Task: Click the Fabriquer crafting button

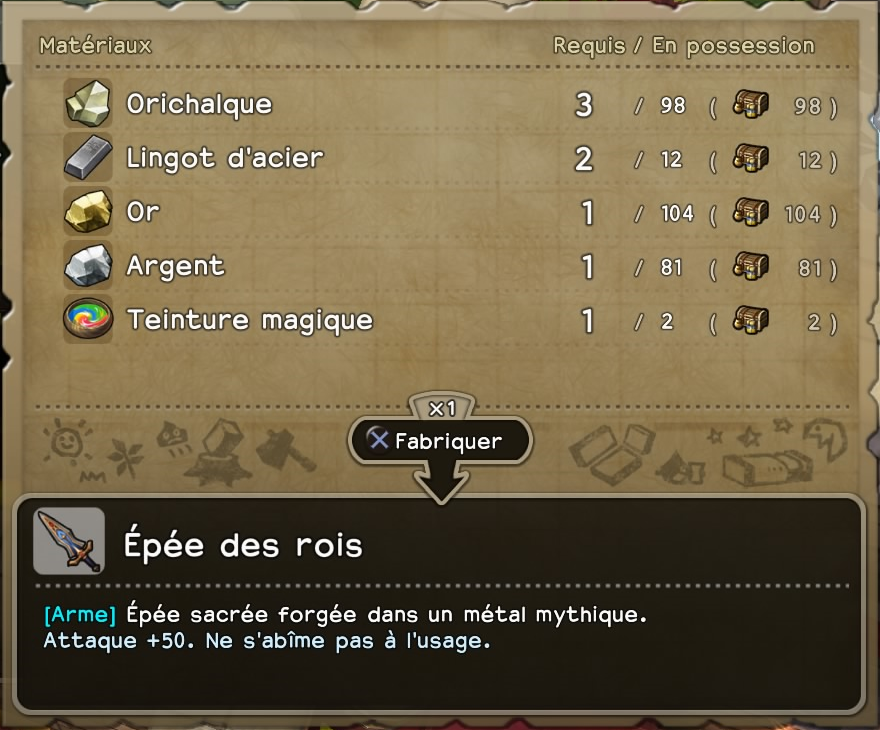Action: click(440, 441)
